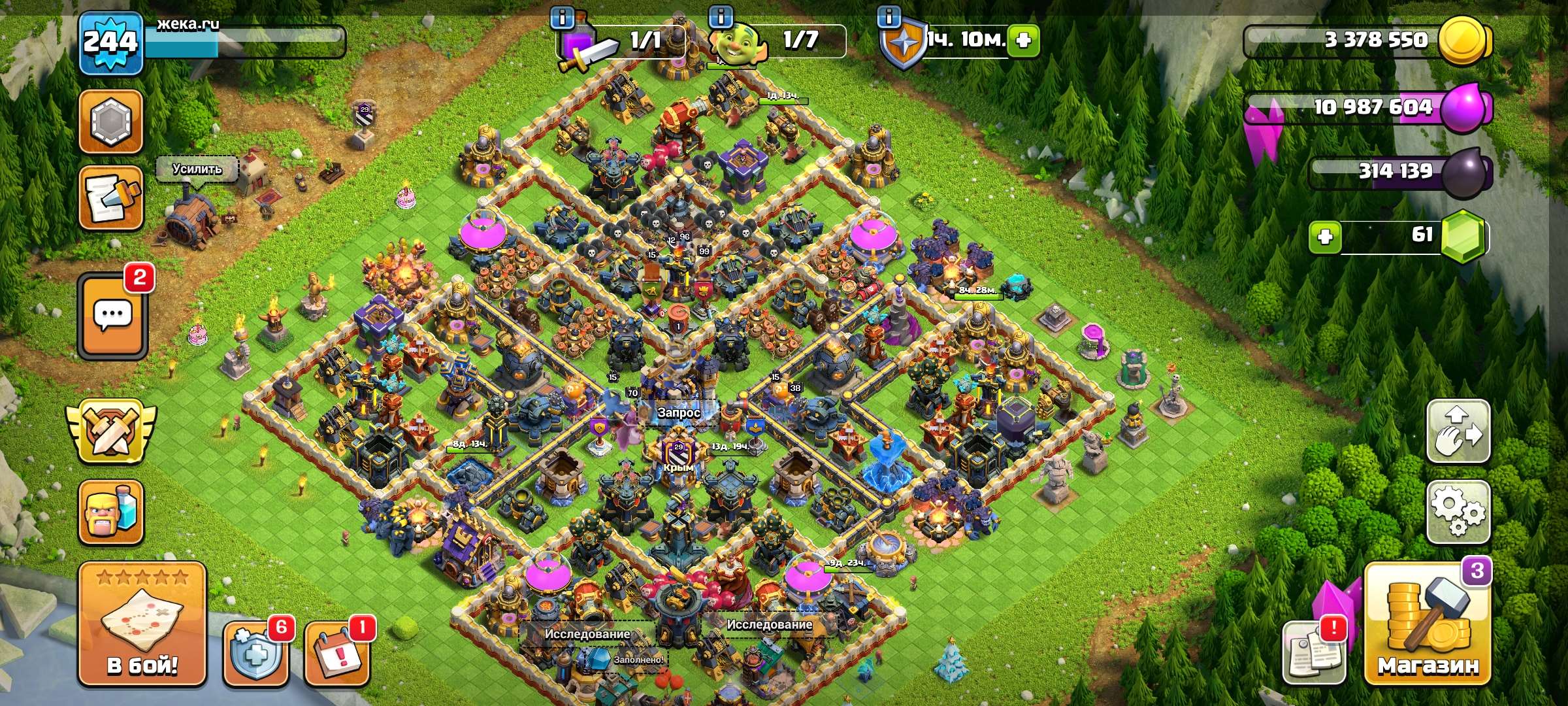Tap Запрос to request clan troops

679,414
